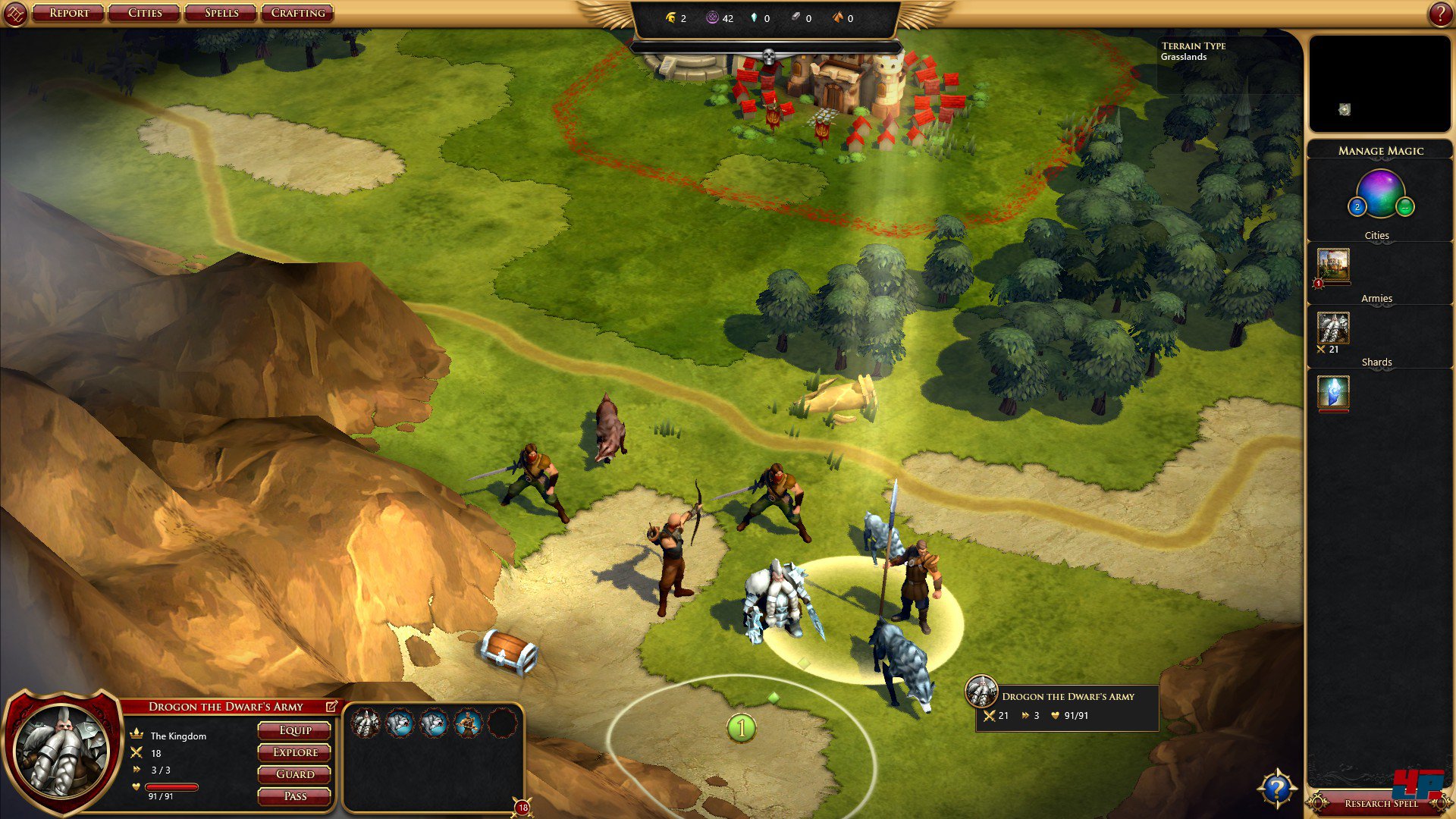Select the dwarf army thumbnail under Armies
This screenshot has height=819, width=1456.
(1333, 328)
